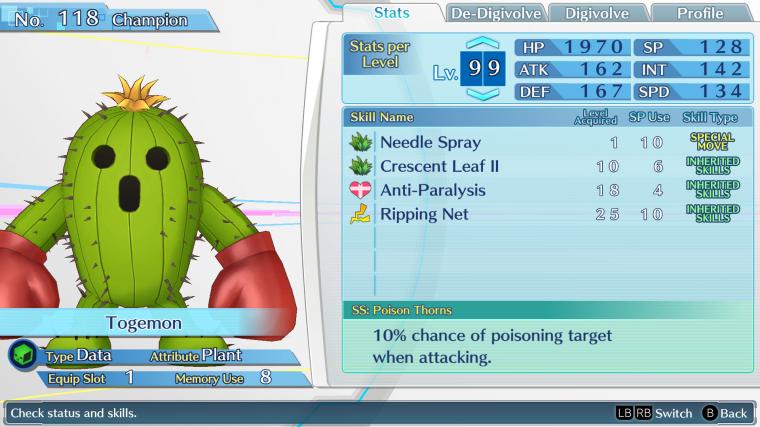This screenshot has width=760, height=427.
Task: Choose the Crescent Leaf II skill
Action: tap(545, 166)
